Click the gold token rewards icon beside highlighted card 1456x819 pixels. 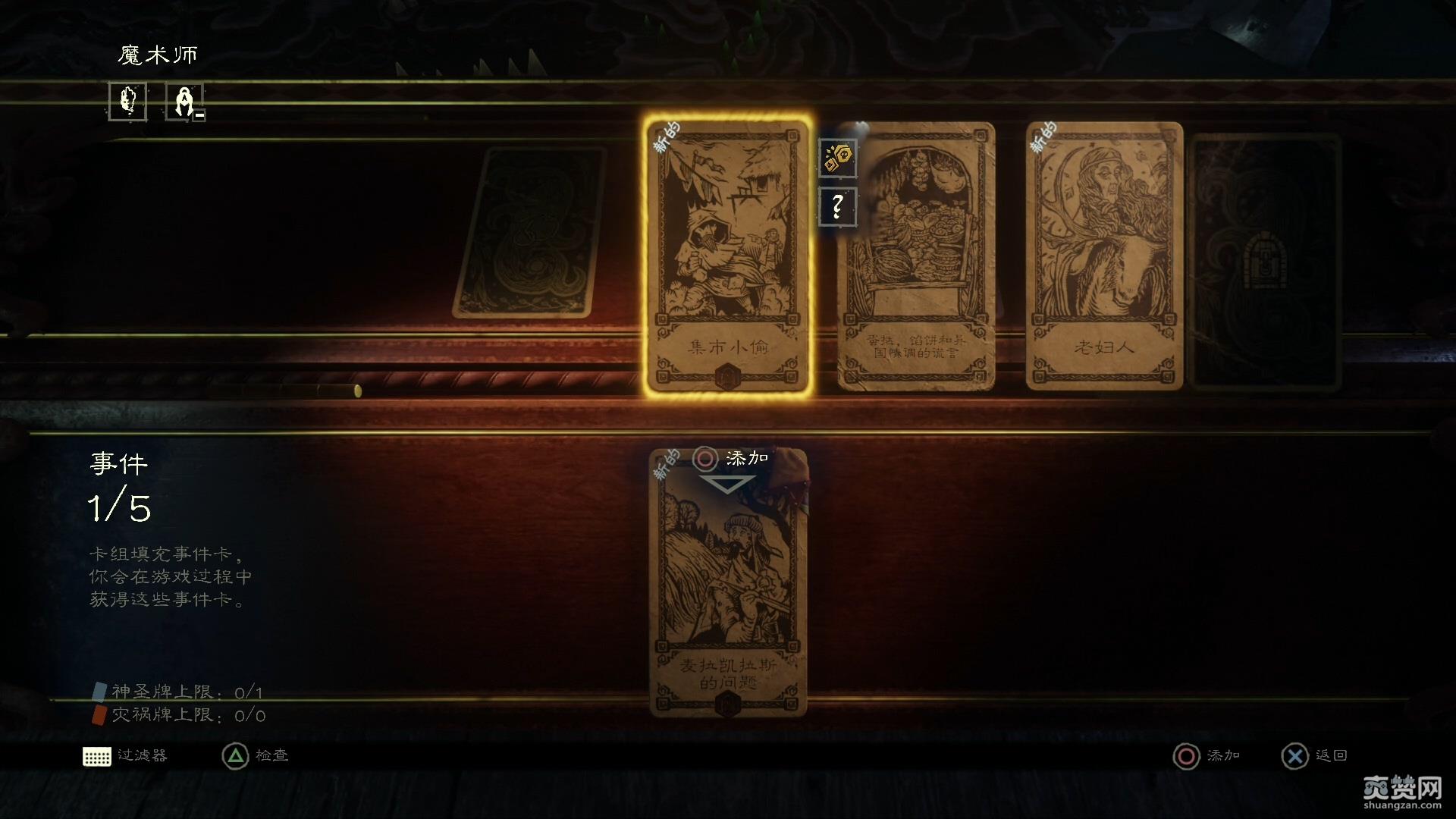[x=837, y=156]
